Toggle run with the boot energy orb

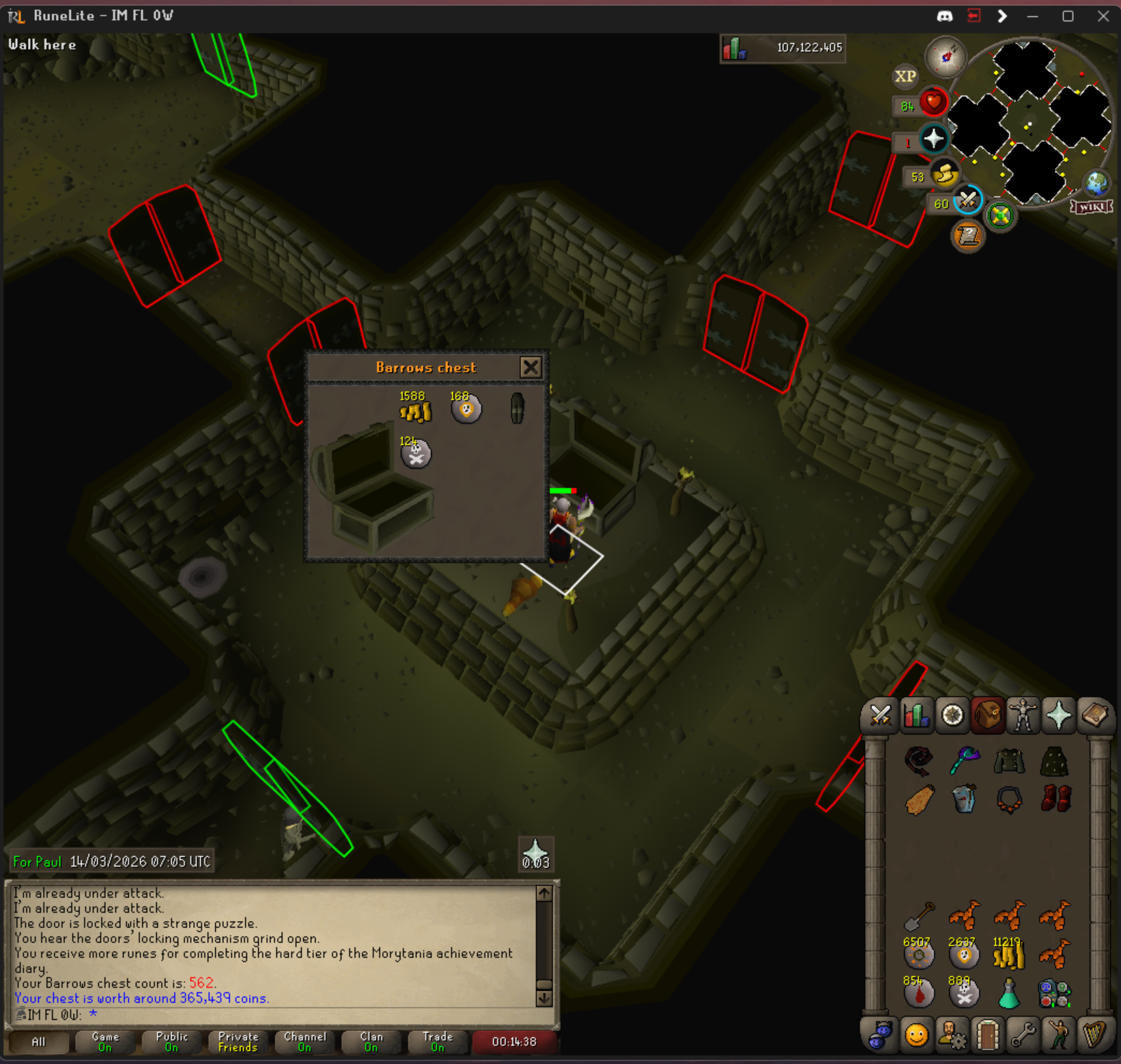[x=944, y=174]
